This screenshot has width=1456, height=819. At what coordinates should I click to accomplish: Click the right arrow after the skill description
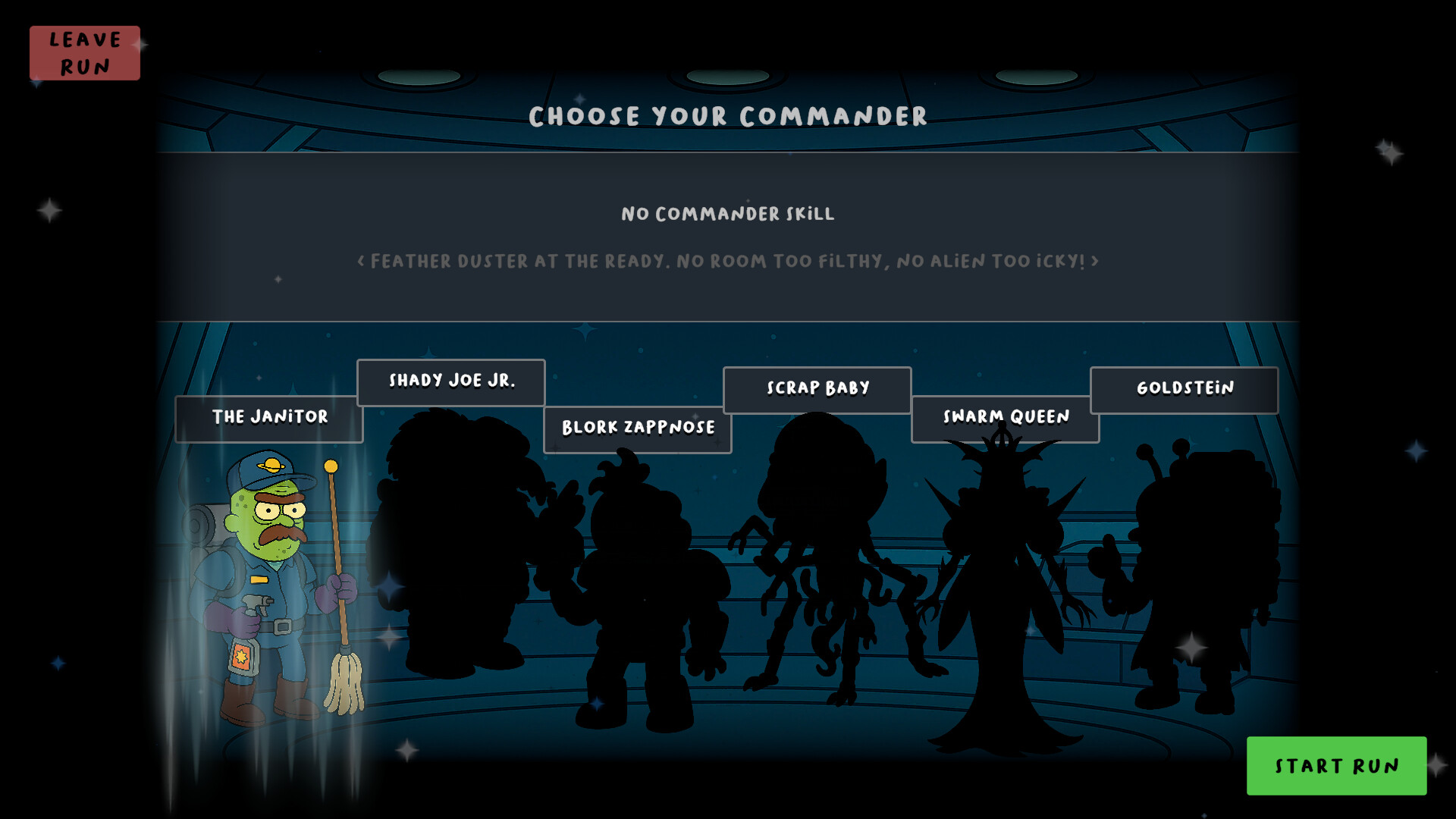(1094, 260)
